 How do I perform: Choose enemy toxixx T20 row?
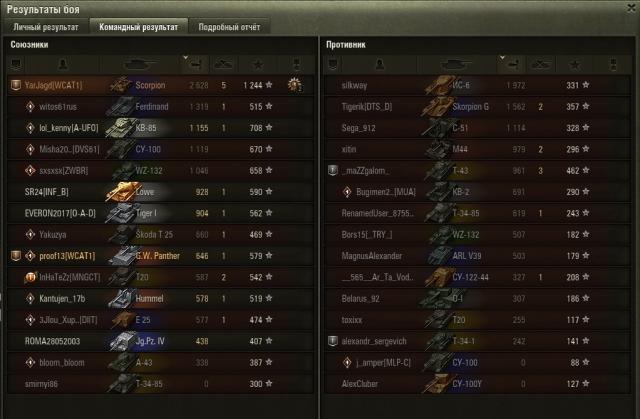pos(470,320)
